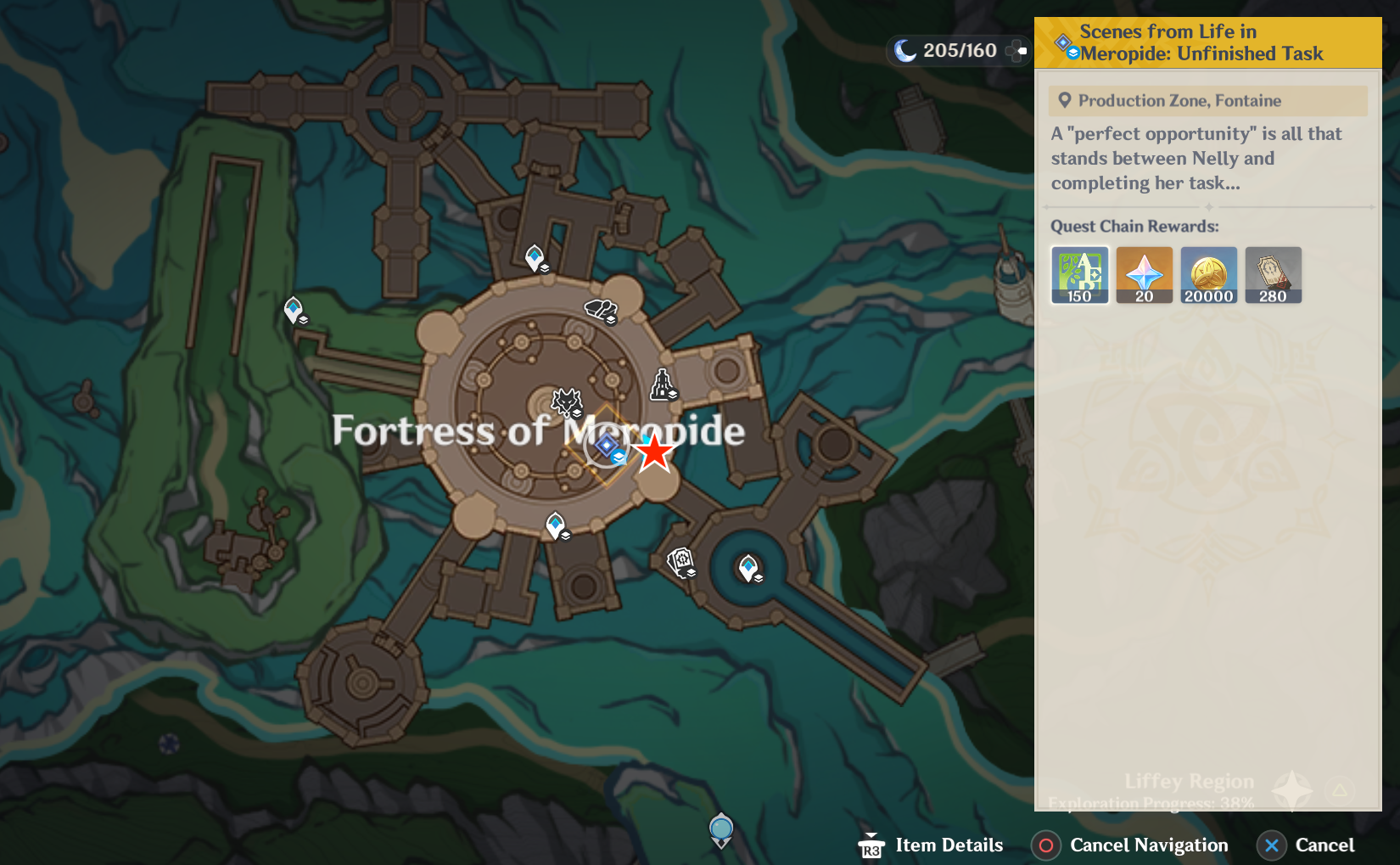
Task: Open the Genius Invokation card table icon
Action: click(x=681, y=563)
